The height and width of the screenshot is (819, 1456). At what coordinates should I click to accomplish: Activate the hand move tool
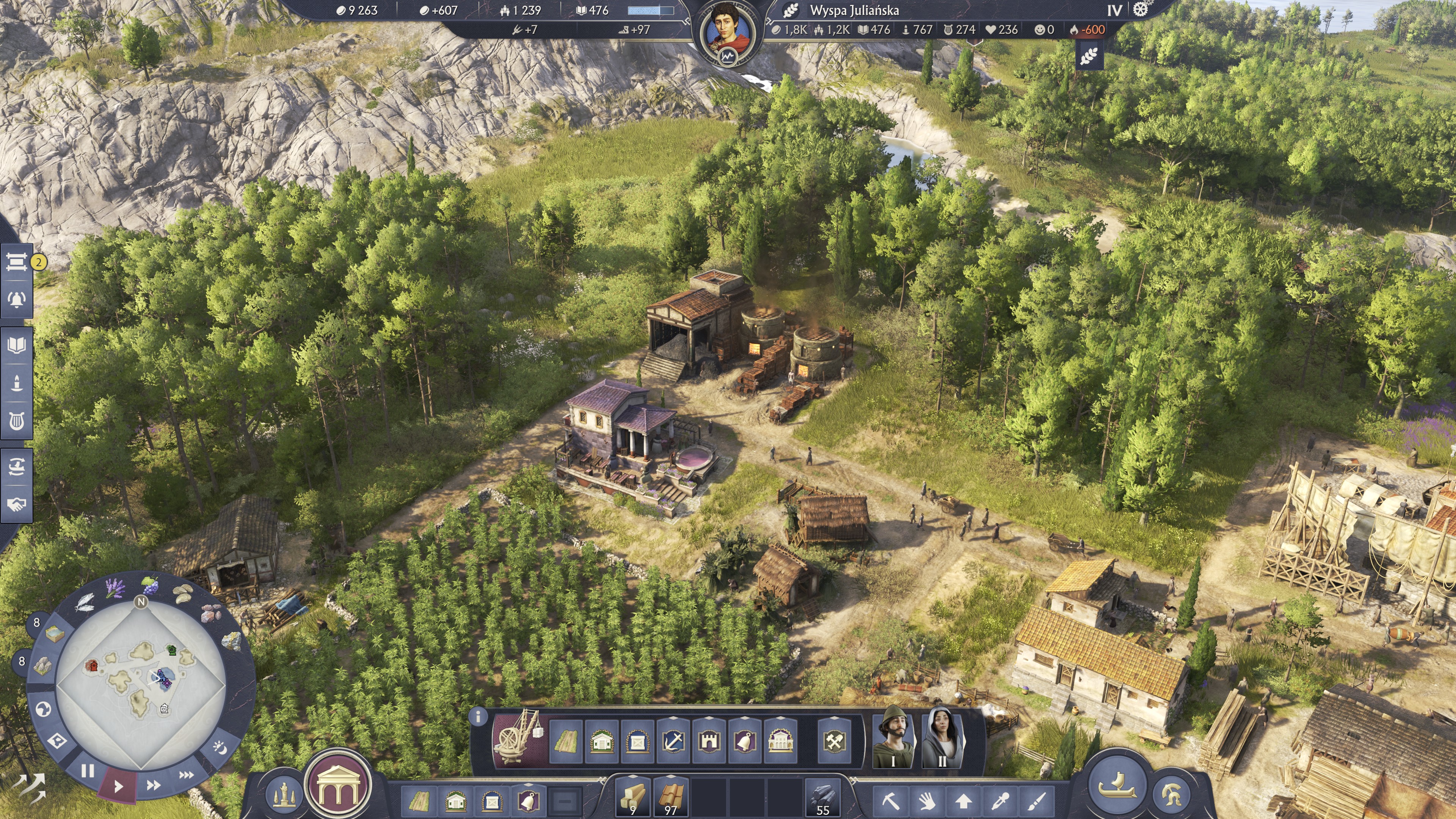click(x=927, y=800)
